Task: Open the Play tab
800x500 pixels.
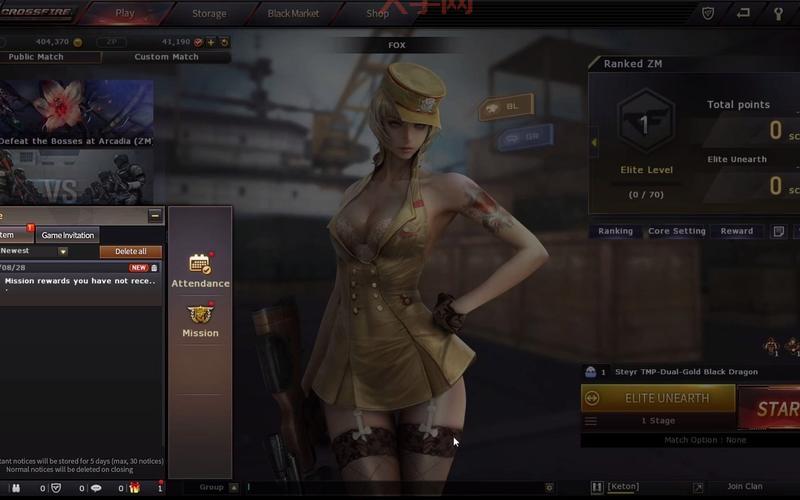Action: pyautogui.click(x=125, y=14)
